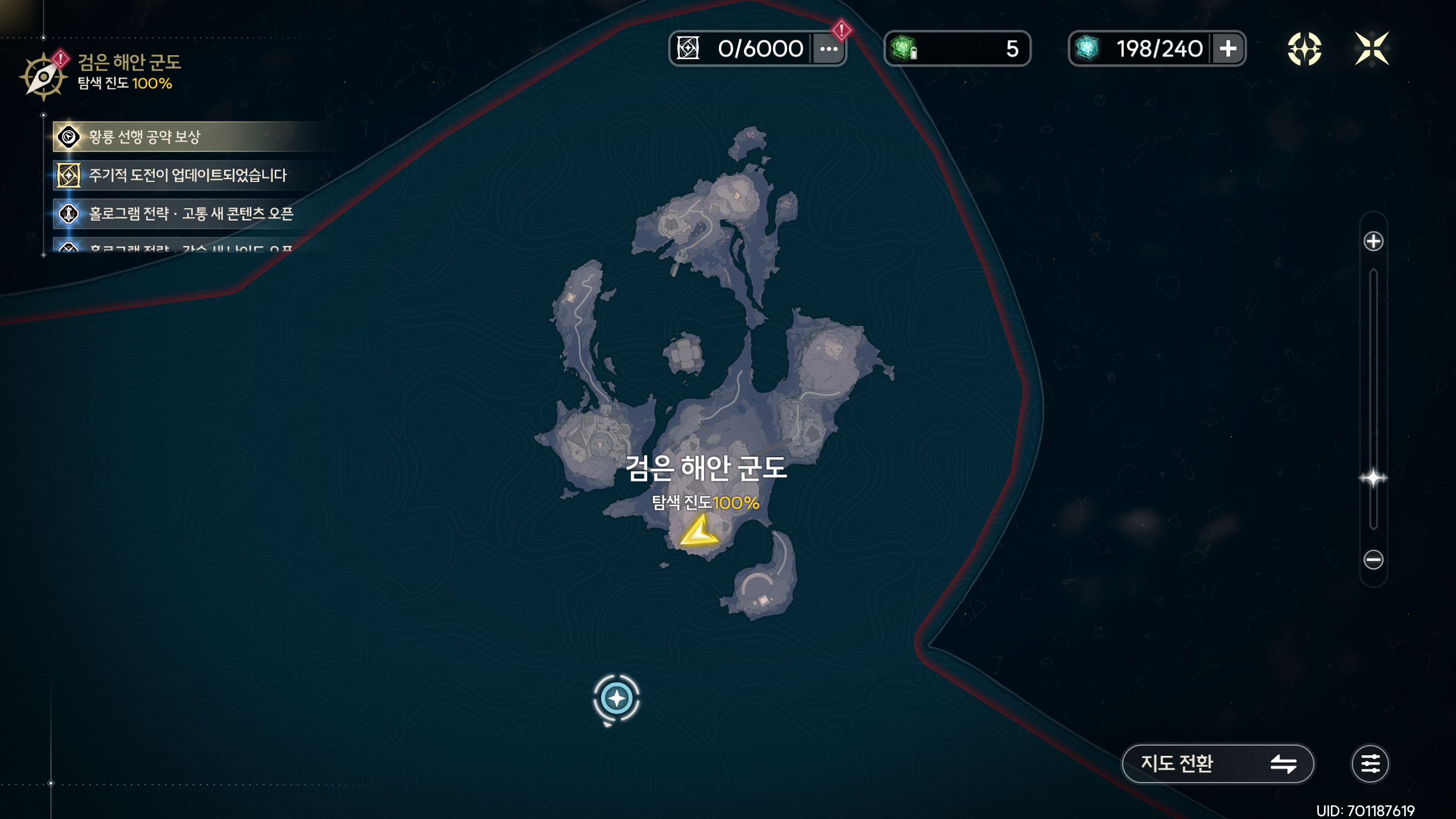Open the map filter settings icon

[1370, 763]
